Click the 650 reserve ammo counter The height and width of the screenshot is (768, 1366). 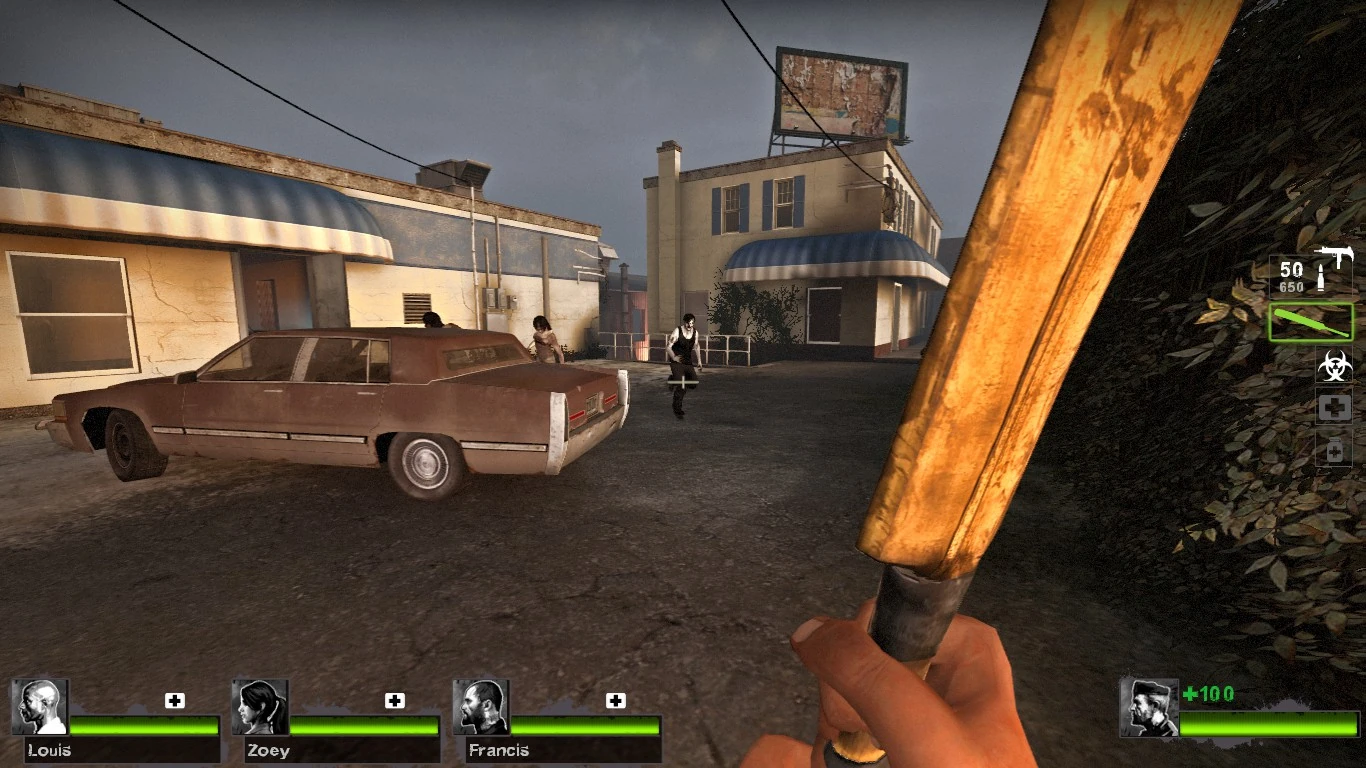coord(1291,286)
